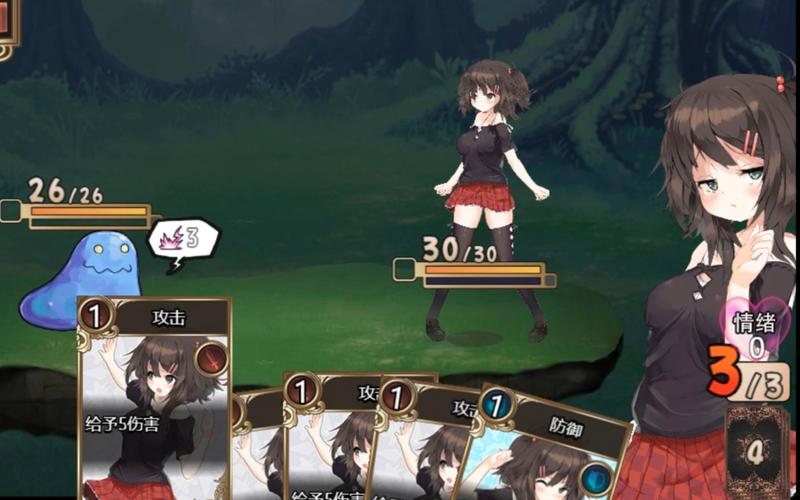Screen dimensions: 800x500
Task: Open the draw pile showing 4 cards
Action: (x=757, y=452)
